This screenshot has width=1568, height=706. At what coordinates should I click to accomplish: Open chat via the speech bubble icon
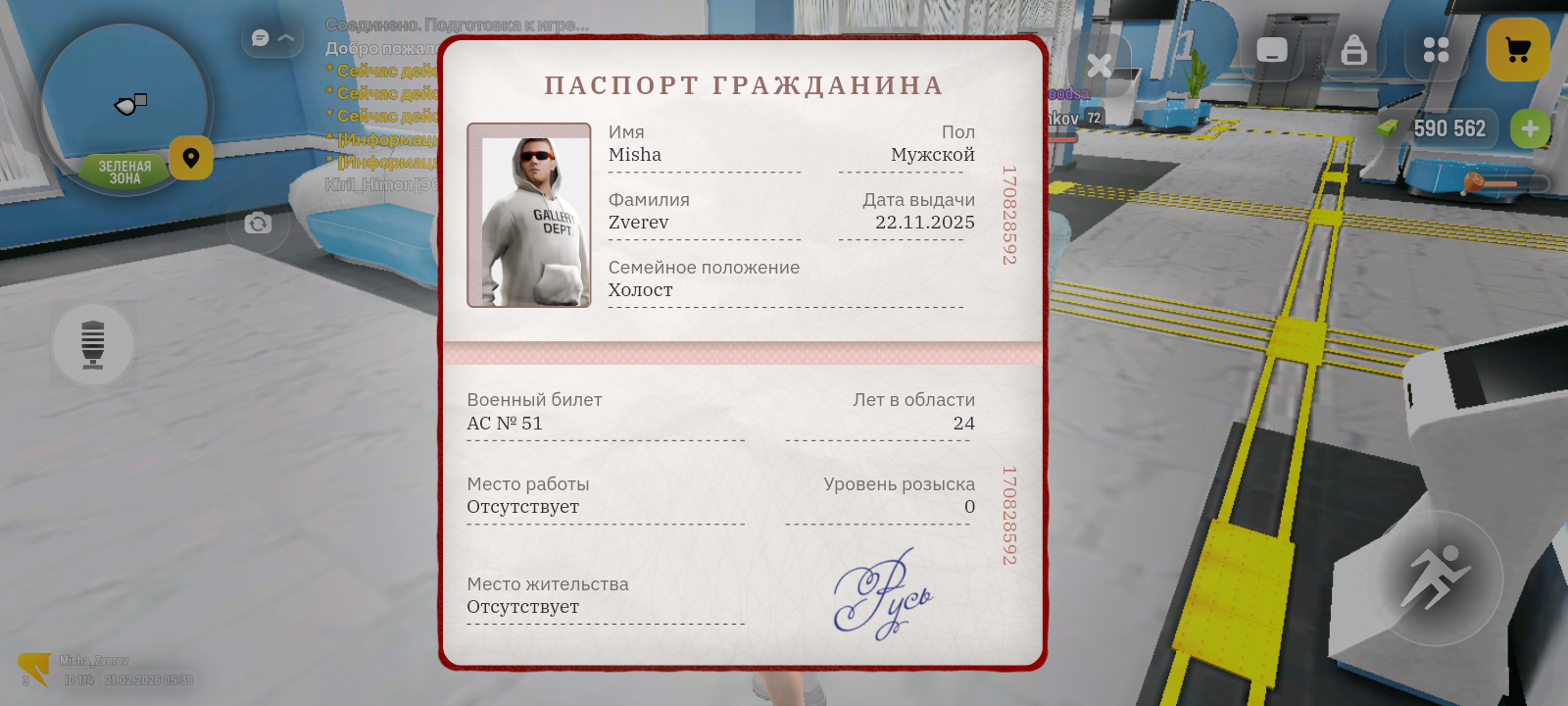(x=260, y=37)
